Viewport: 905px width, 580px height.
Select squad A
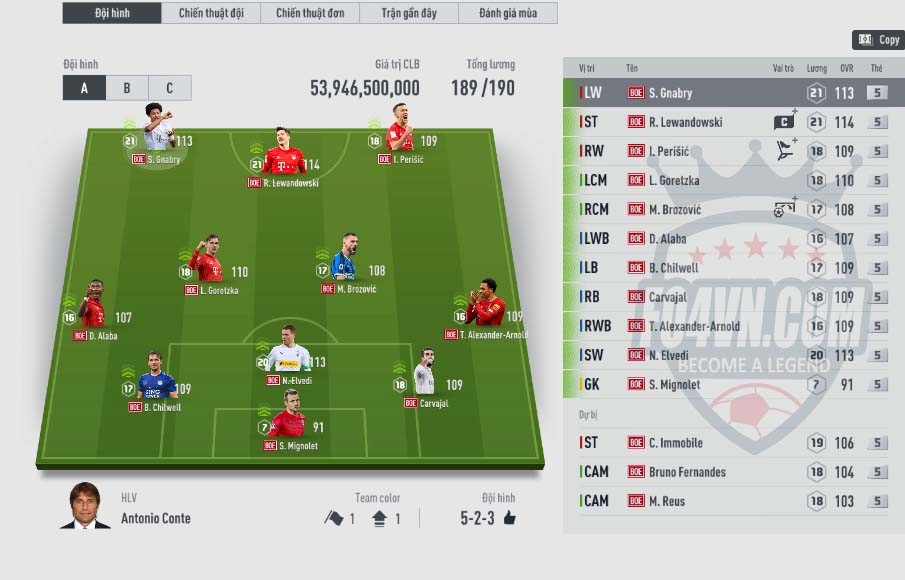84,88
